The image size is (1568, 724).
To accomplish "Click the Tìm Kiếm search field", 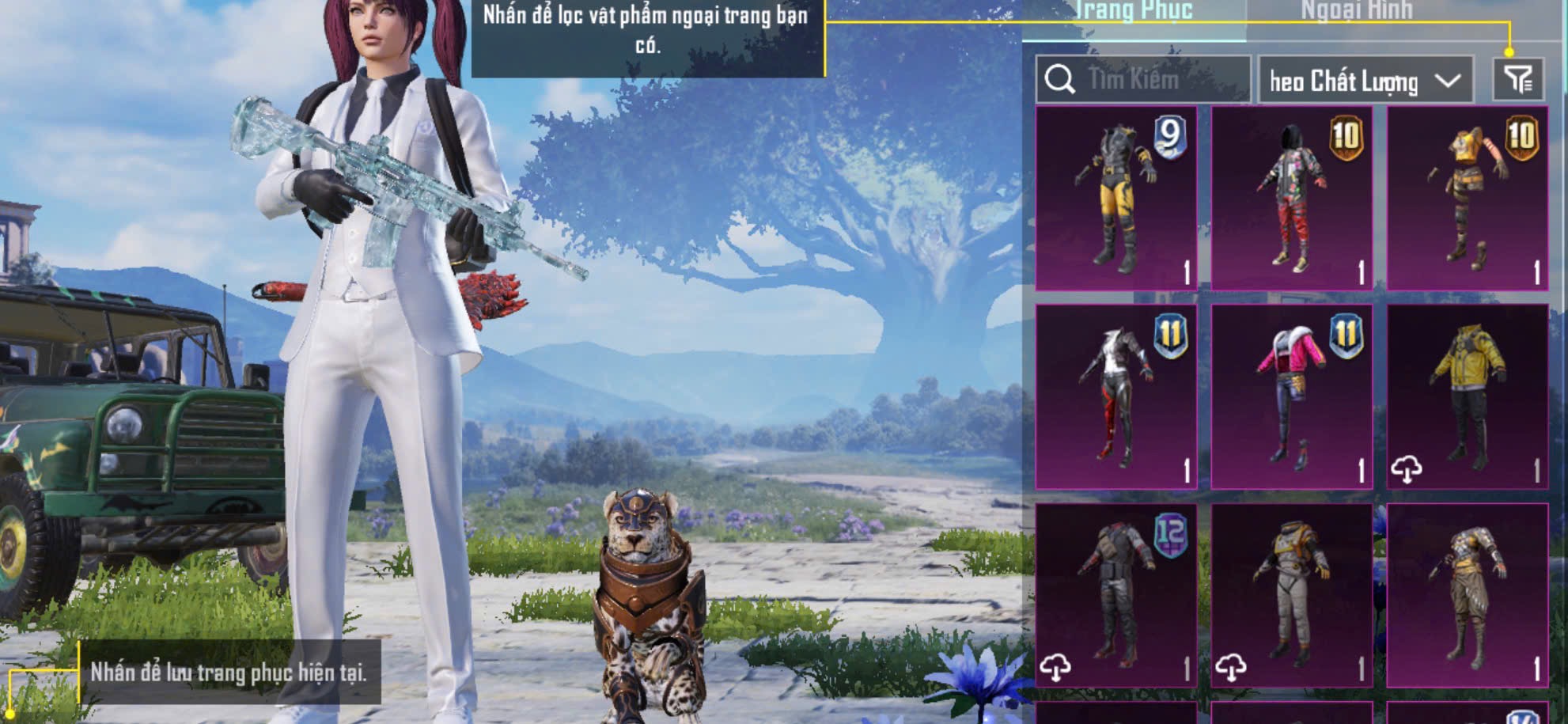I will 1143,79.
